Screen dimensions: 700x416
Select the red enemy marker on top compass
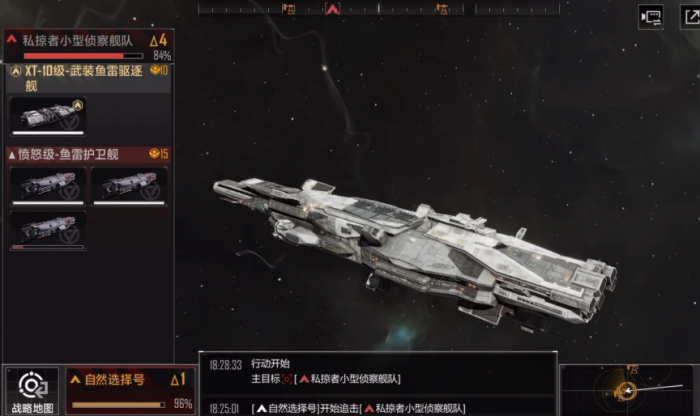333,8
